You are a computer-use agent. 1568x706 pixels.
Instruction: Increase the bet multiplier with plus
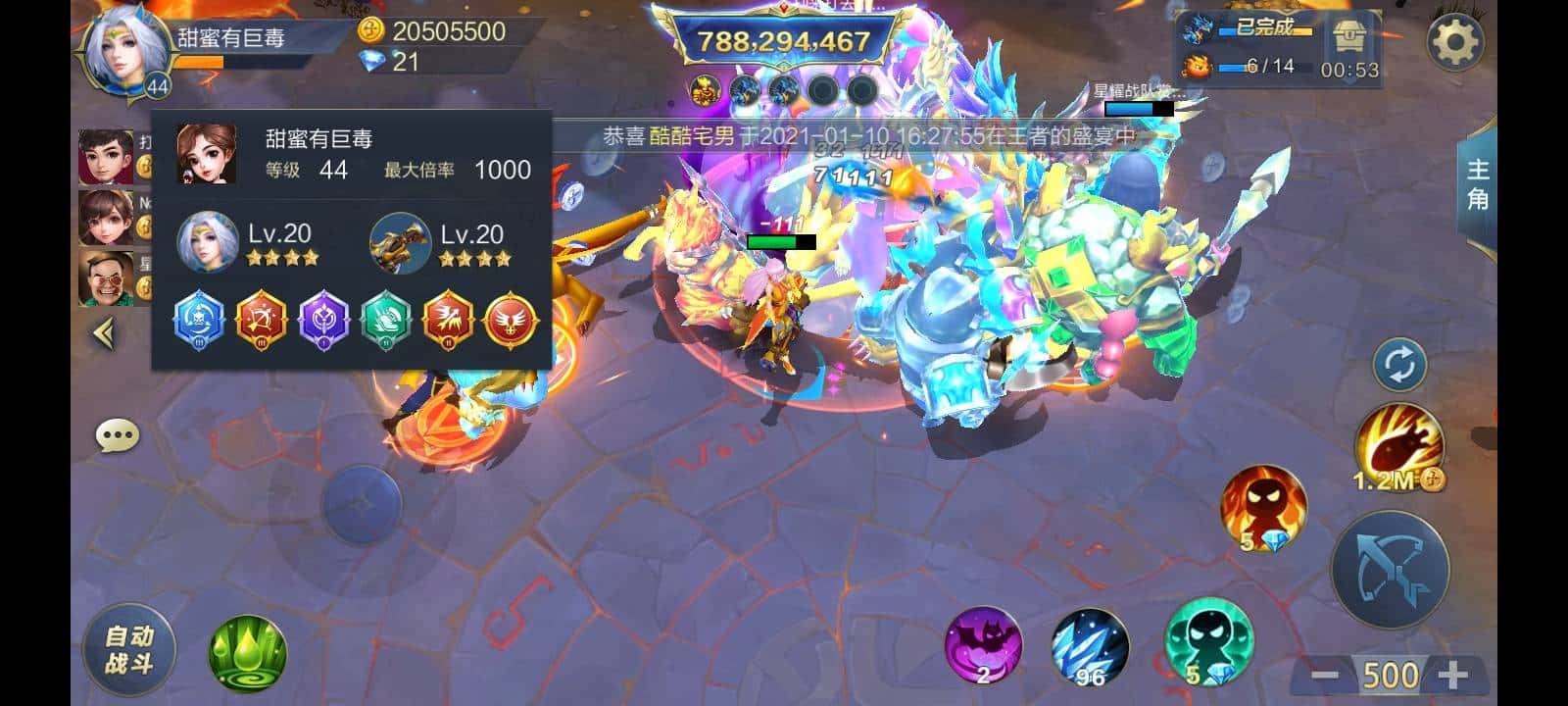point(1452,675)
